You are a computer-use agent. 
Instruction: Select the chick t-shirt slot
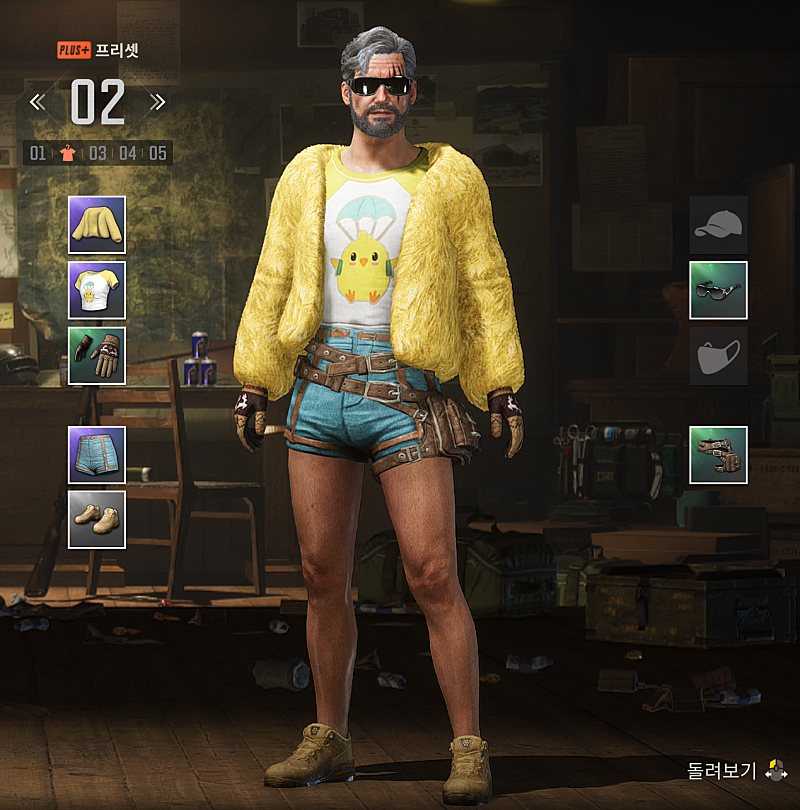pyautogui.click(x=97, y=290)
